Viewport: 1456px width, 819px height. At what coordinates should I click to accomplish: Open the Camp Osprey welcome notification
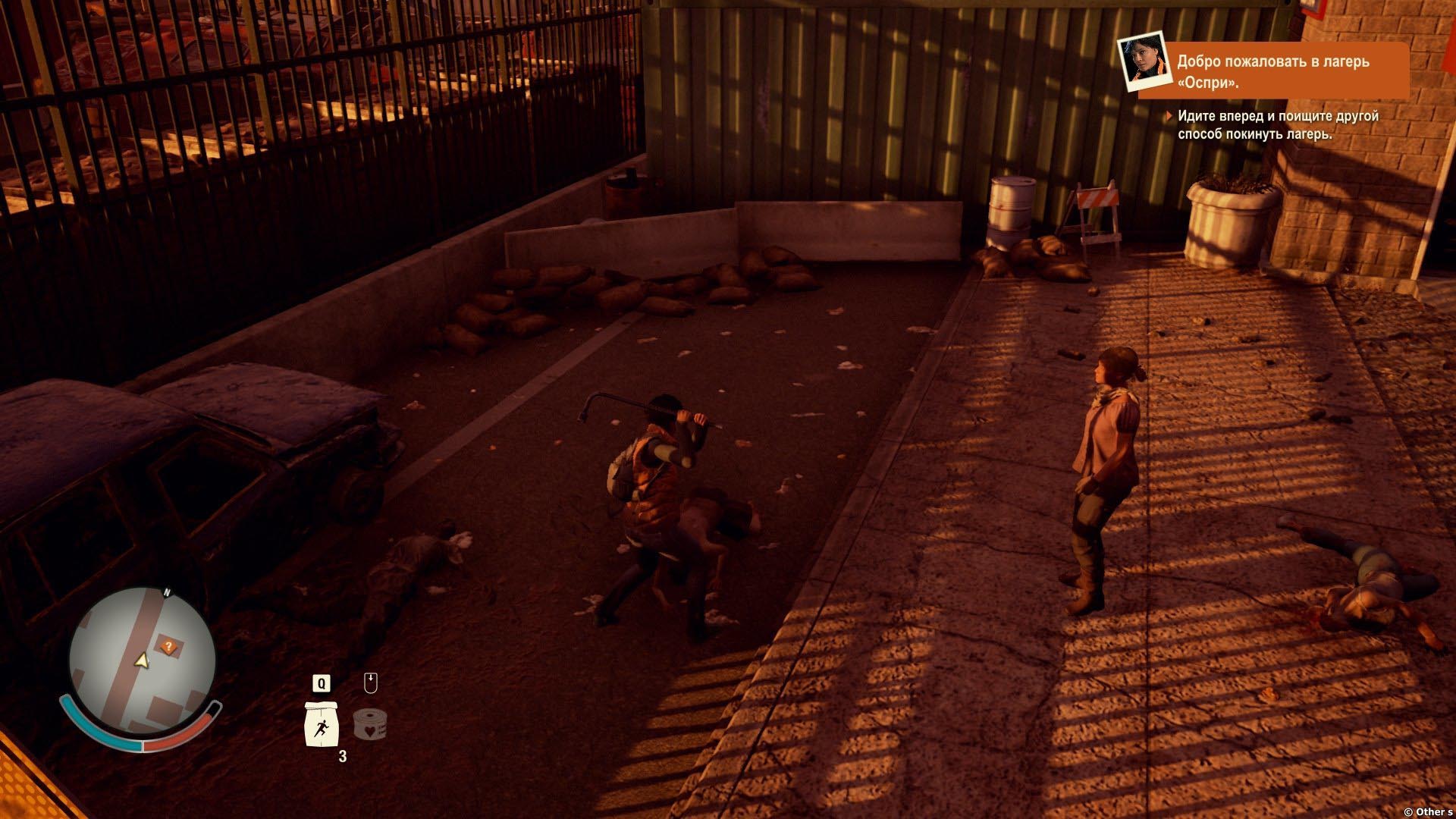tap(1273, 71)
